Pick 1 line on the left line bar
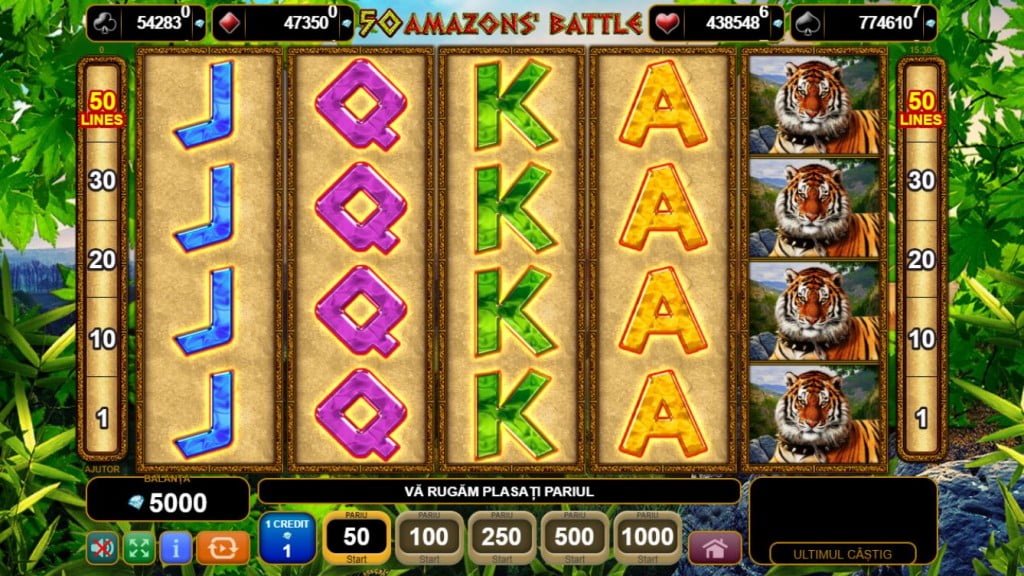 coord(103,418)
